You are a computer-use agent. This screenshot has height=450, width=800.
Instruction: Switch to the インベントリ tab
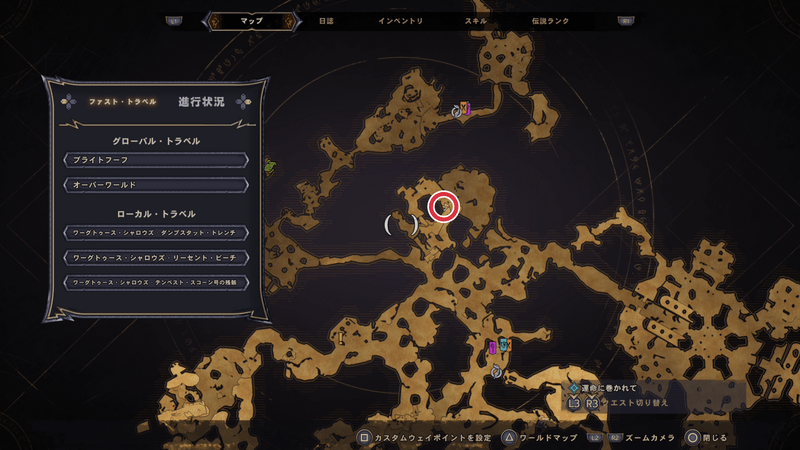tap(401, 20)
